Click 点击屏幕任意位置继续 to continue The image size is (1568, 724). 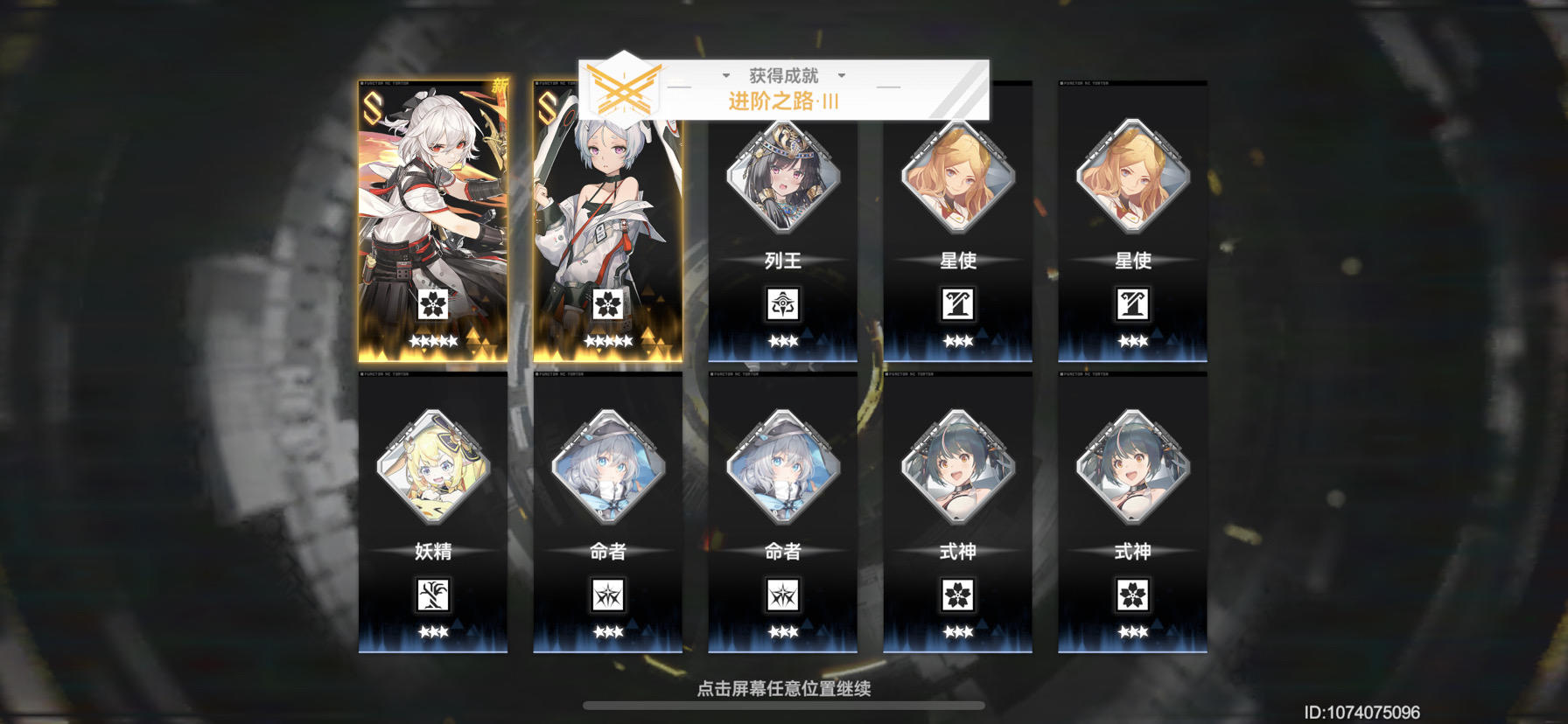click(x=784, y=688)
